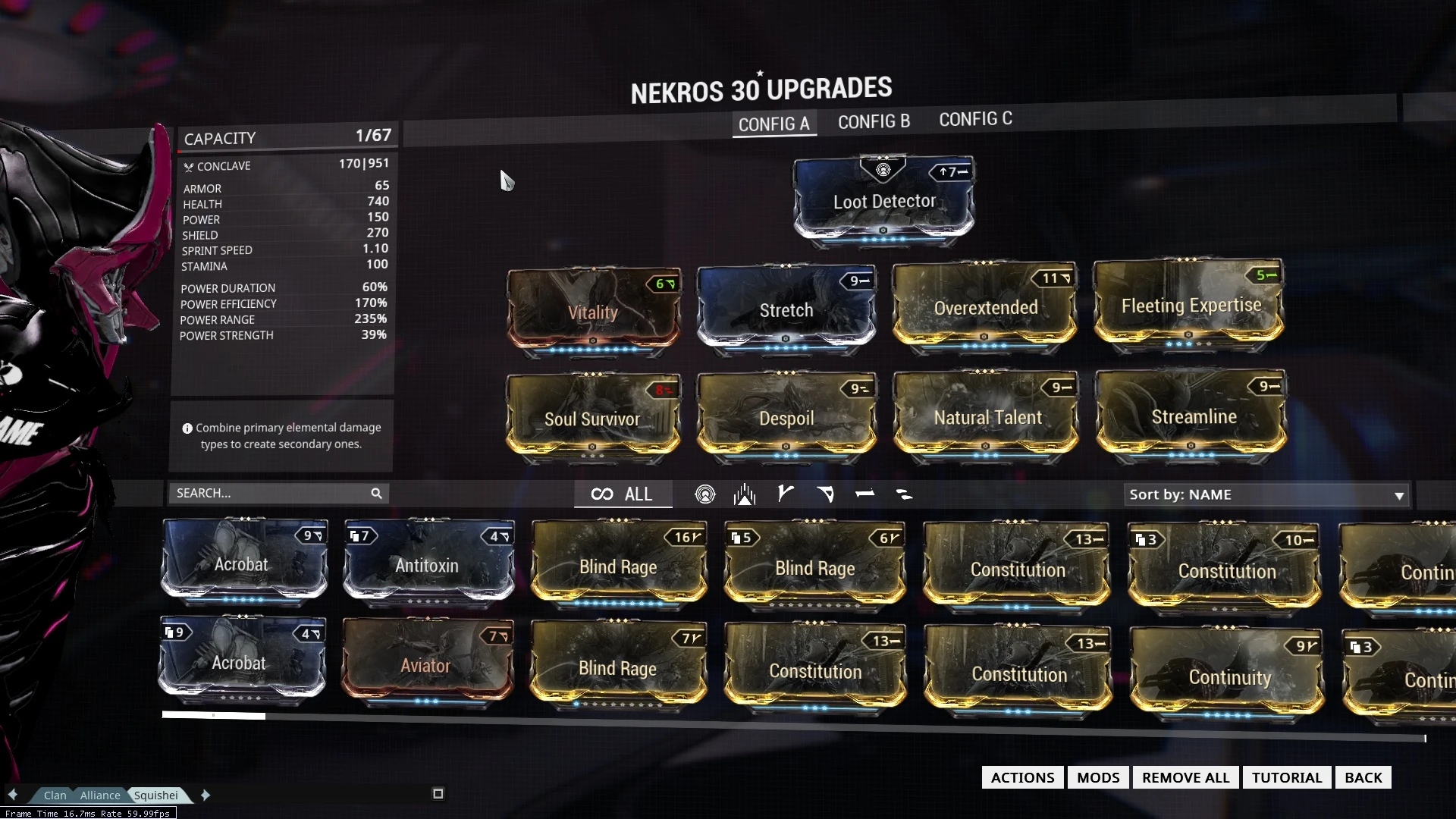The image size is (1456, 819).
Task: Open the Sort by Name dropdown
Action: [x=1266, y=495]
